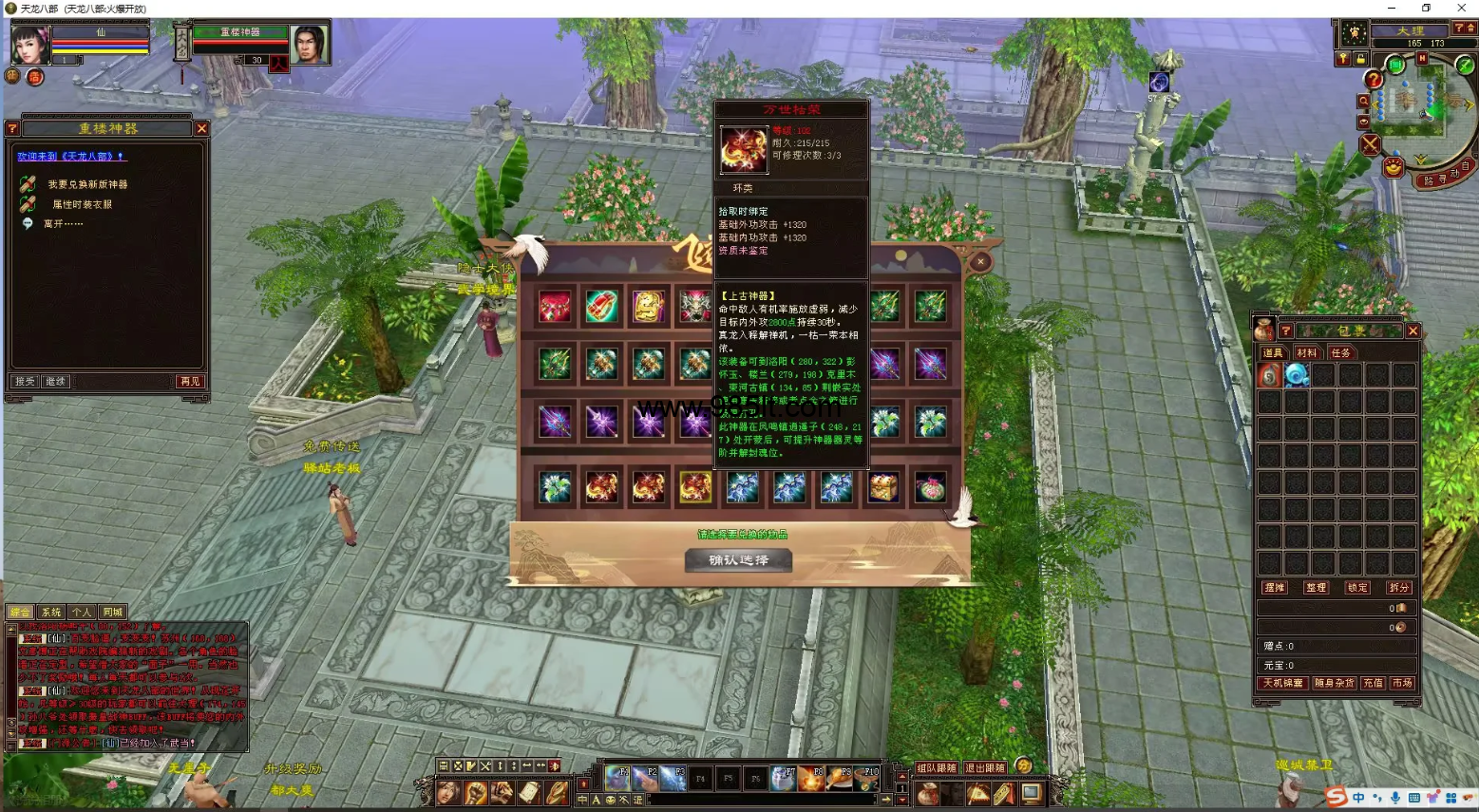This screenshot has width=1479, height=812.
Task: Close the 重楼神器 NPC dialogue window
Action: [201, 128]
